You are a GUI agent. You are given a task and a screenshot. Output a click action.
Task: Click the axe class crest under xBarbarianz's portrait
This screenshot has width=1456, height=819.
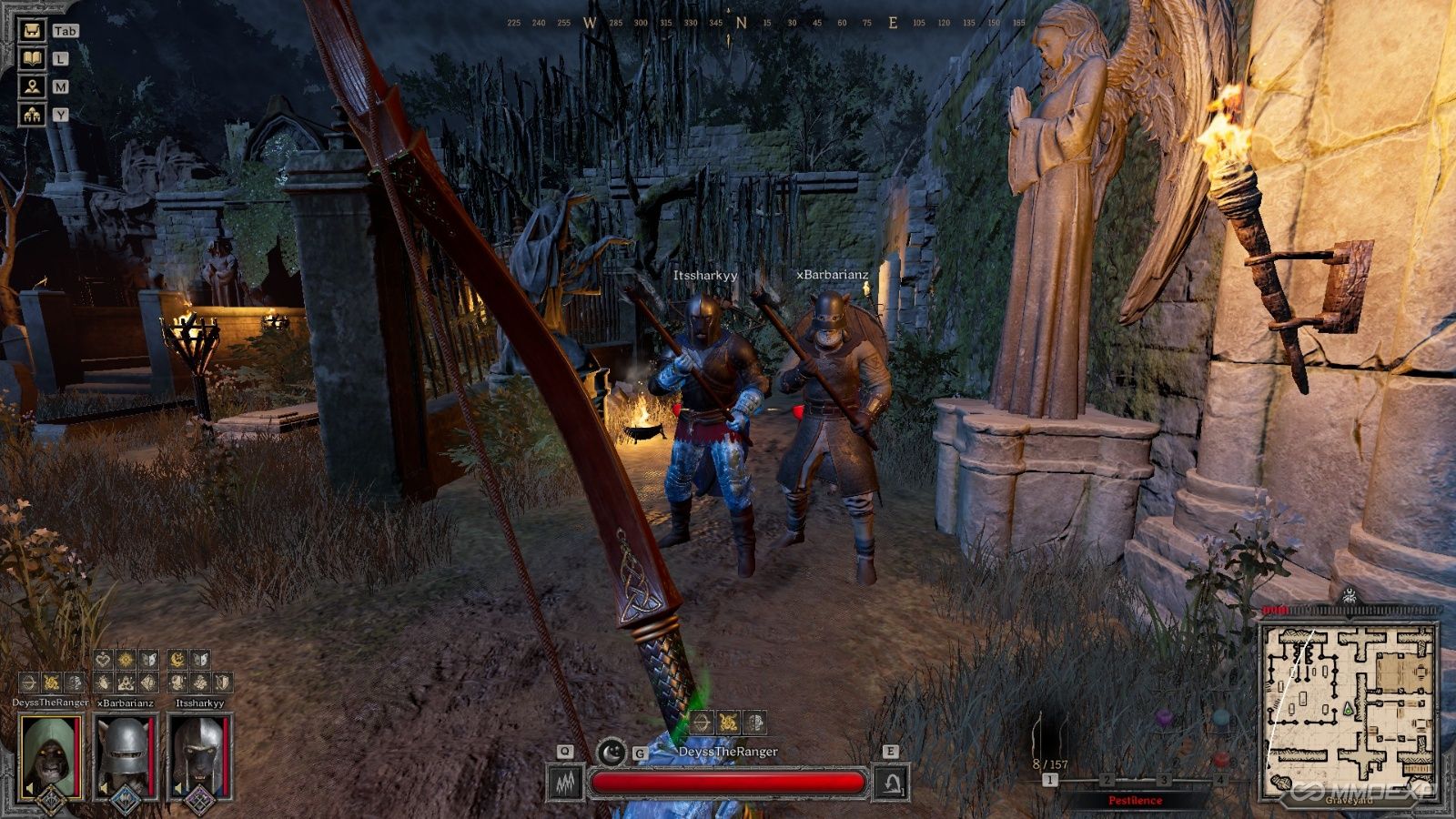[x=126, y=800]
